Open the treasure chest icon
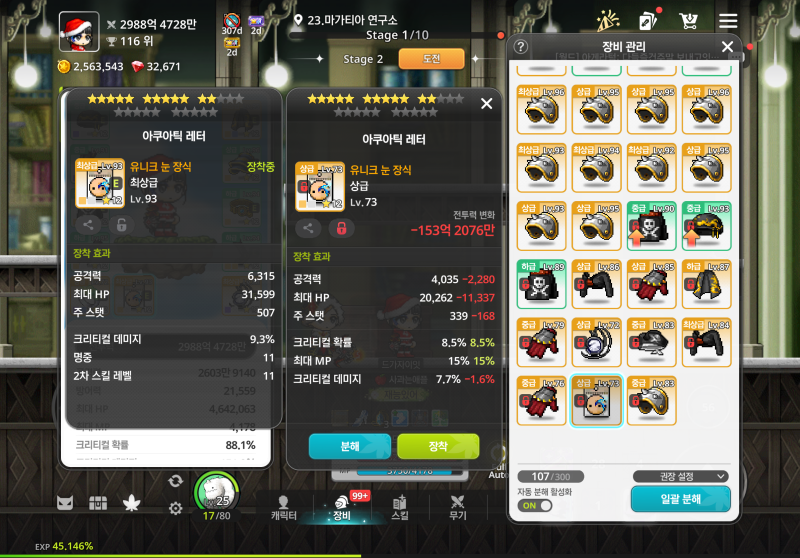Image resolution: width=800 pixels, height=558 pixels. click(x=97, y=503)
